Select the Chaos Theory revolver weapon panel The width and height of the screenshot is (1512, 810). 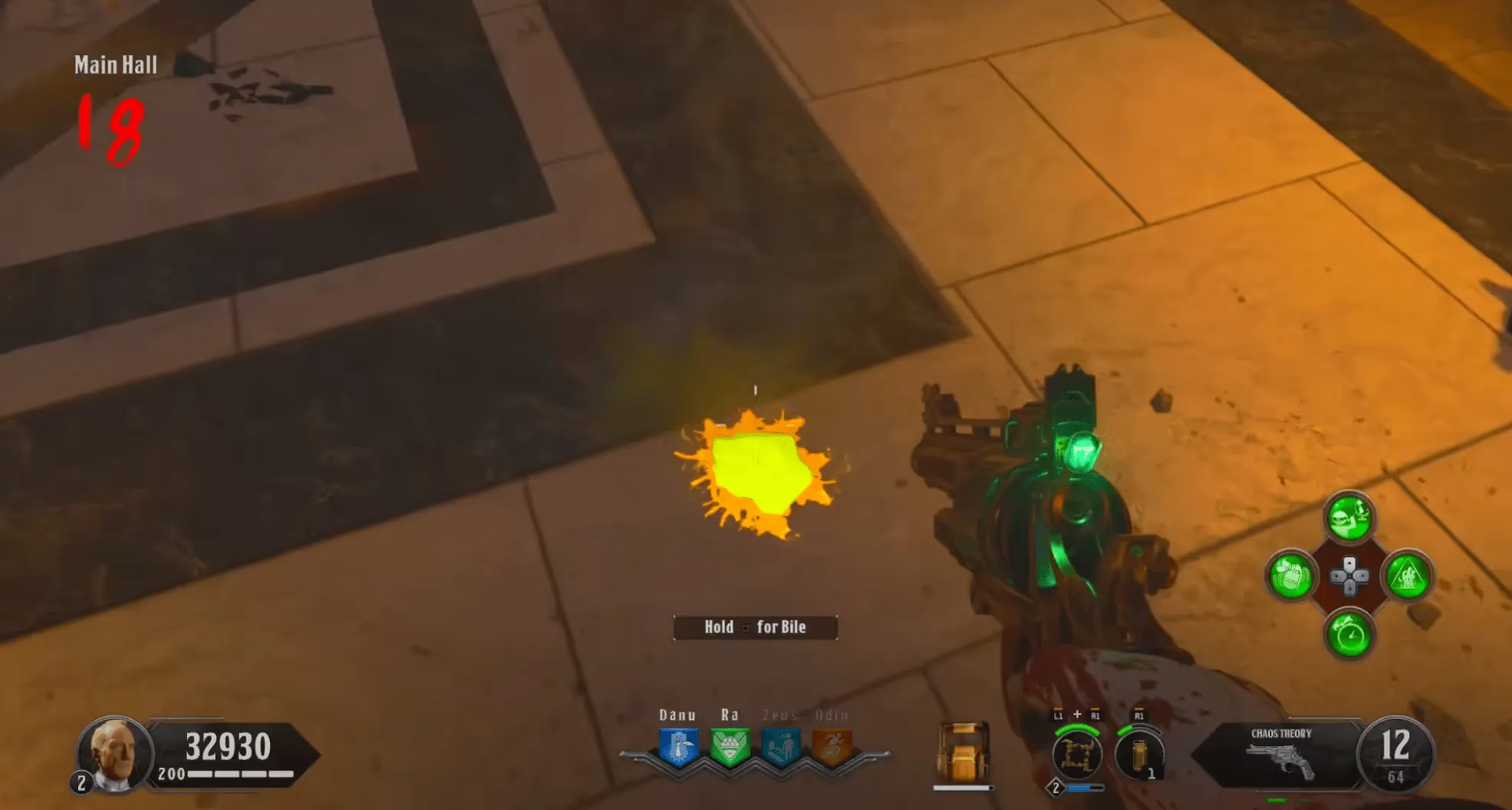pyautogui.click(x=1280, y=754)
